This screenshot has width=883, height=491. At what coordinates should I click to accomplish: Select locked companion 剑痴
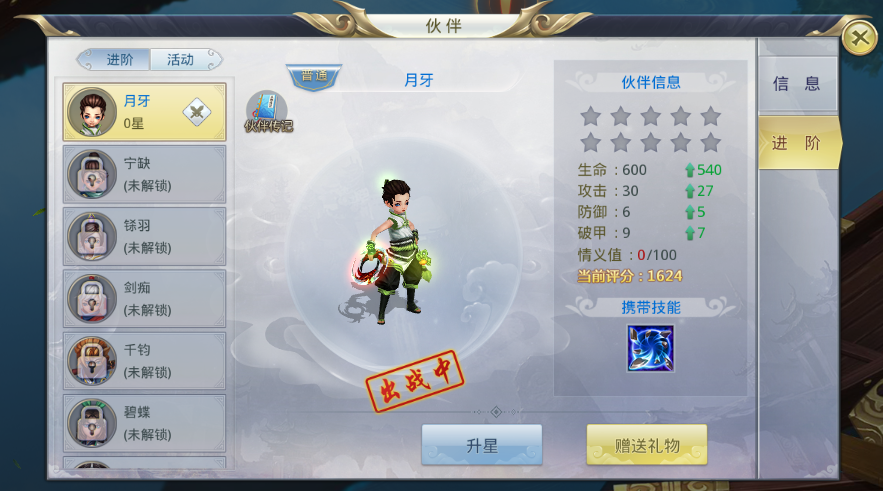click(x=144, y=299)
